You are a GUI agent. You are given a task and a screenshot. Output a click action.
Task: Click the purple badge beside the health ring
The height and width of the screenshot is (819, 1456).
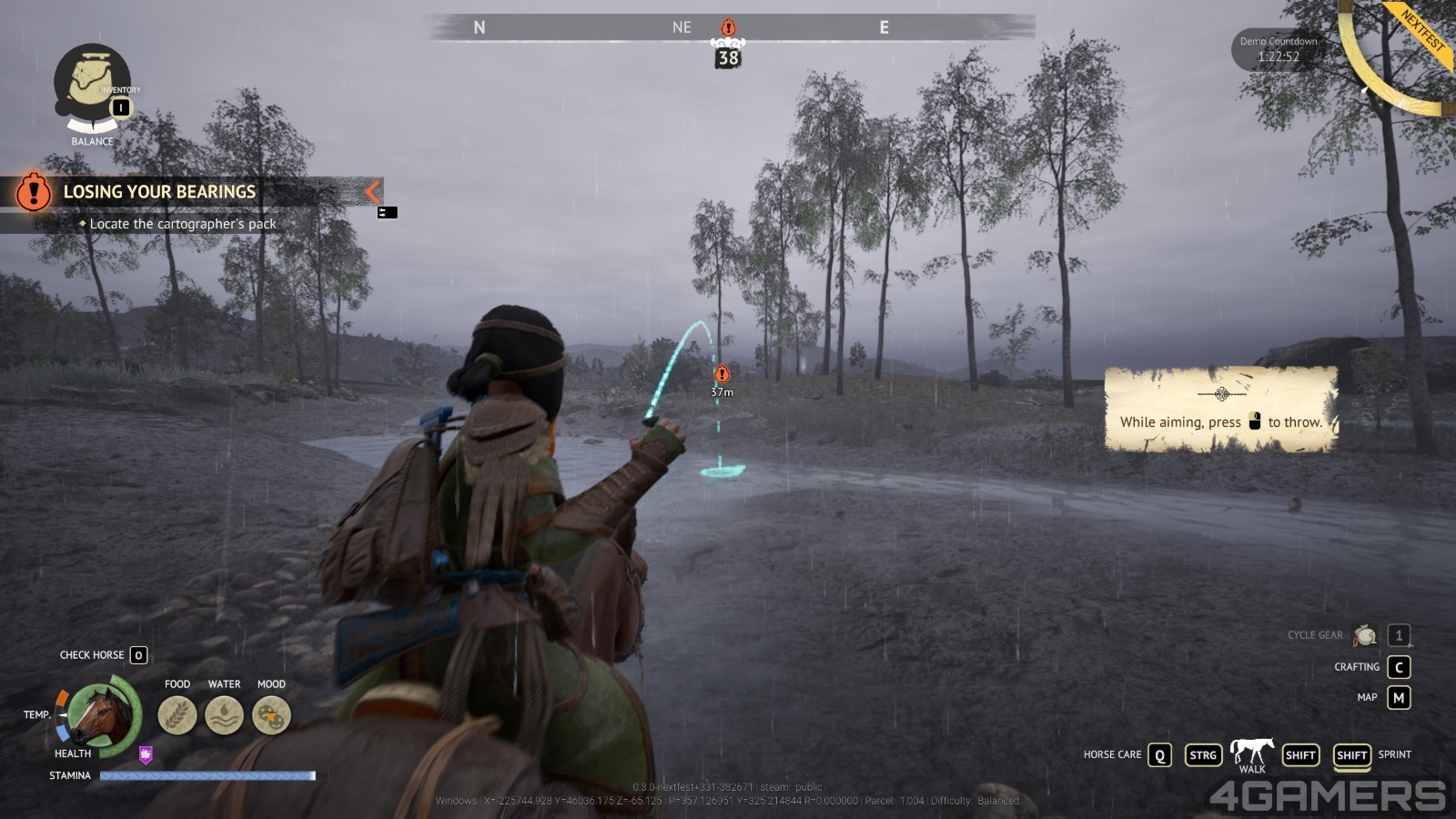pyautogui.click(x=146, y=754)
